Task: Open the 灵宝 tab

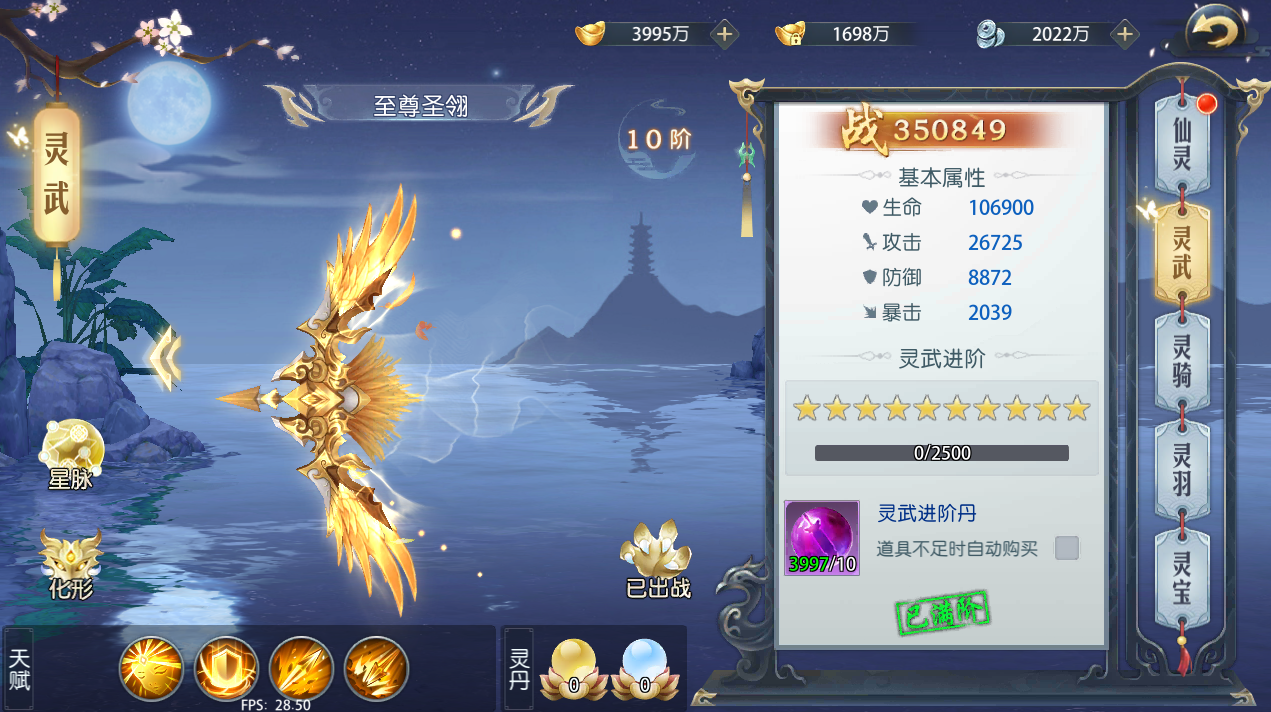Action: (1182, 578)
